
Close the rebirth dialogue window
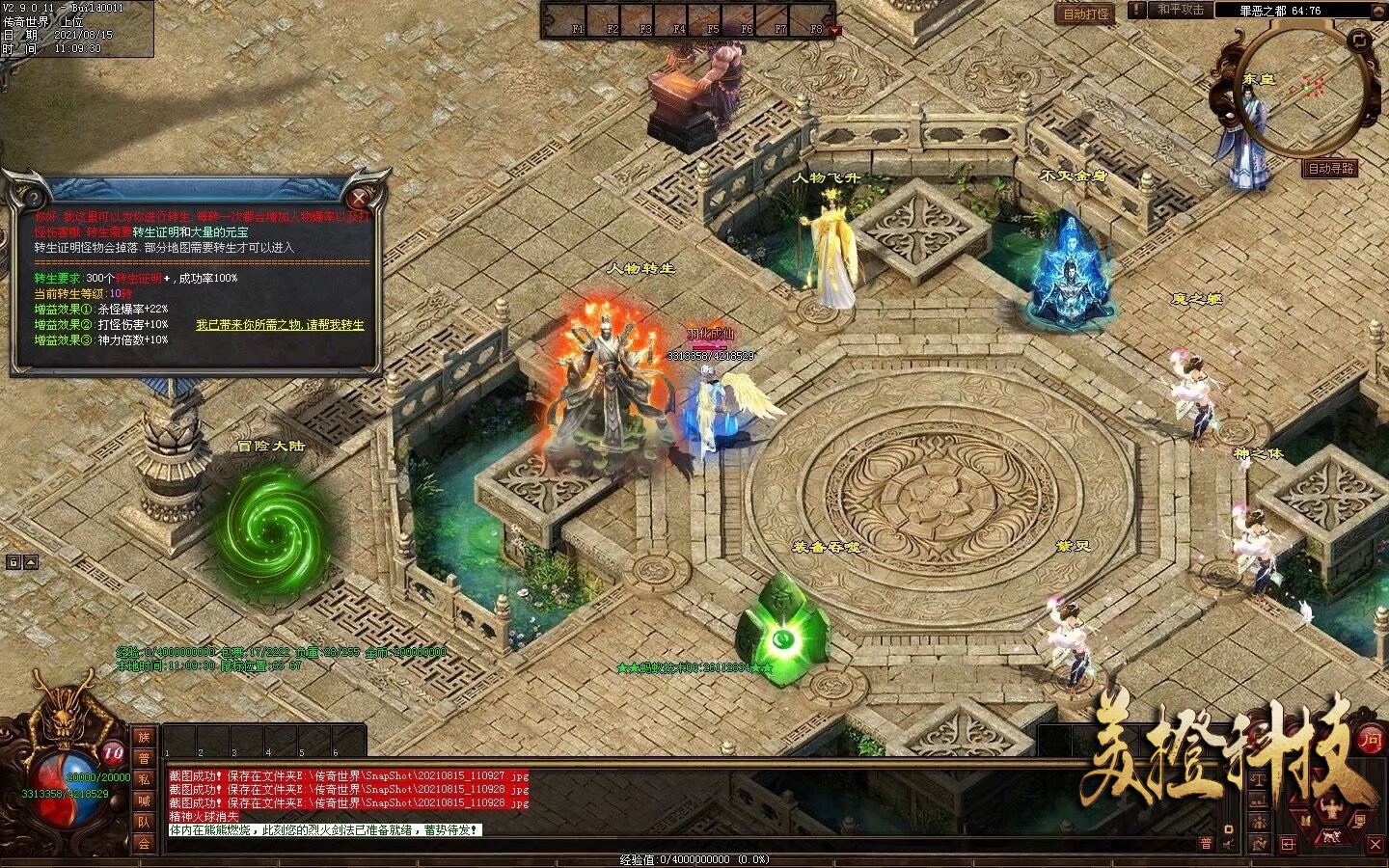360,199
